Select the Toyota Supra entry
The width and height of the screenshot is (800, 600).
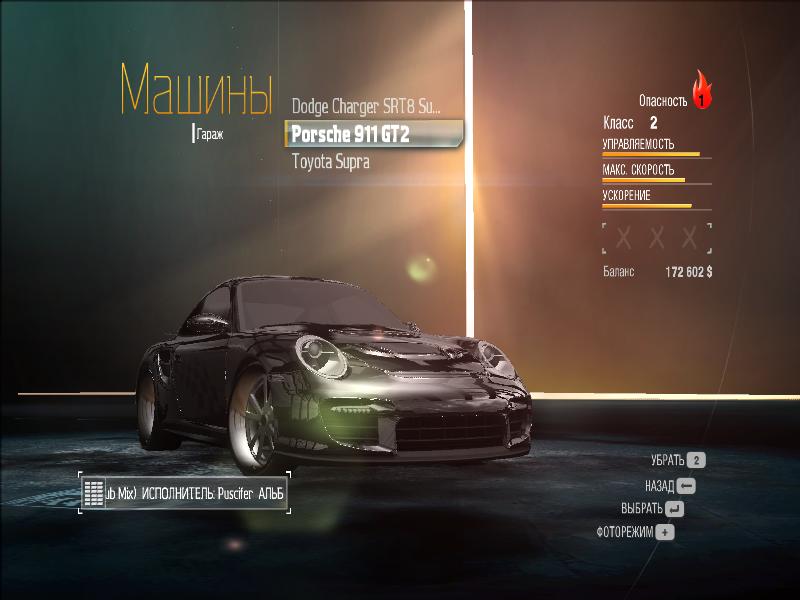point(331,161)
